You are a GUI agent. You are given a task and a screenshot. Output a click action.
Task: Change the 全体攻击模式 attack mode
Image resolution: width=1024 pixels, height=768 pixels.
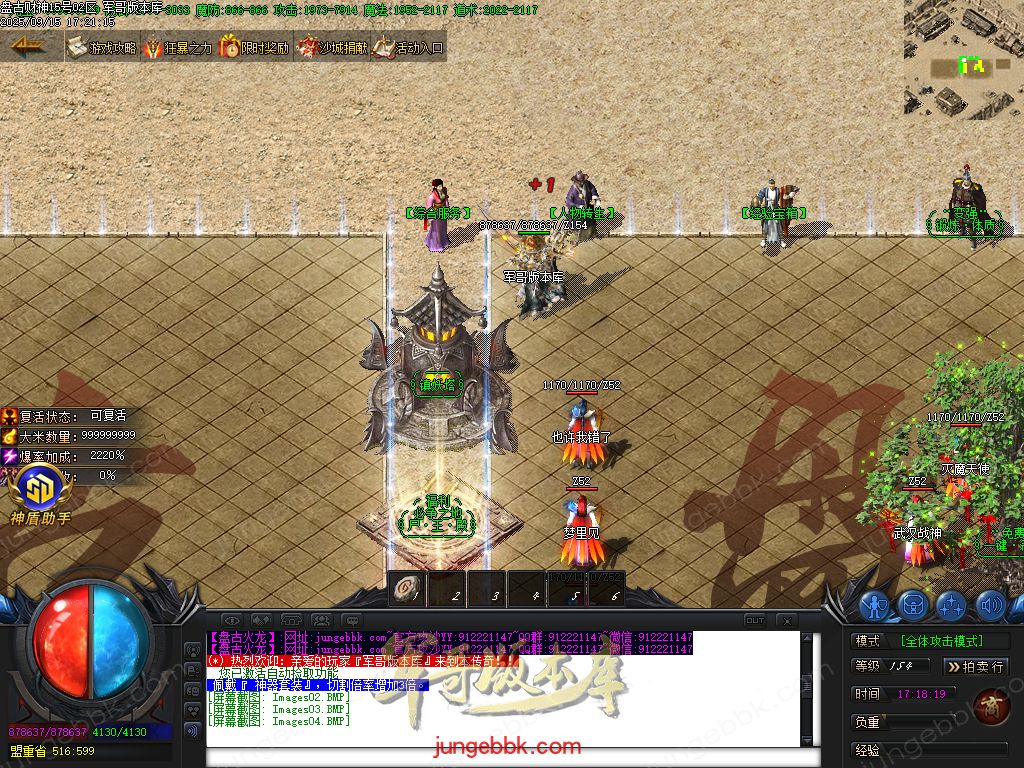click(941, 641)
